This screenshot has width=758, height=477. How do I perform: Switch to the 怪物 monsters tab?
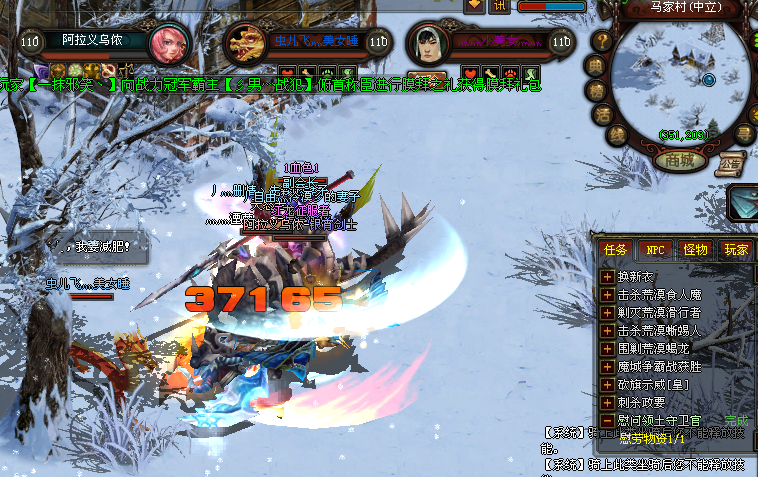click(695, 249)
